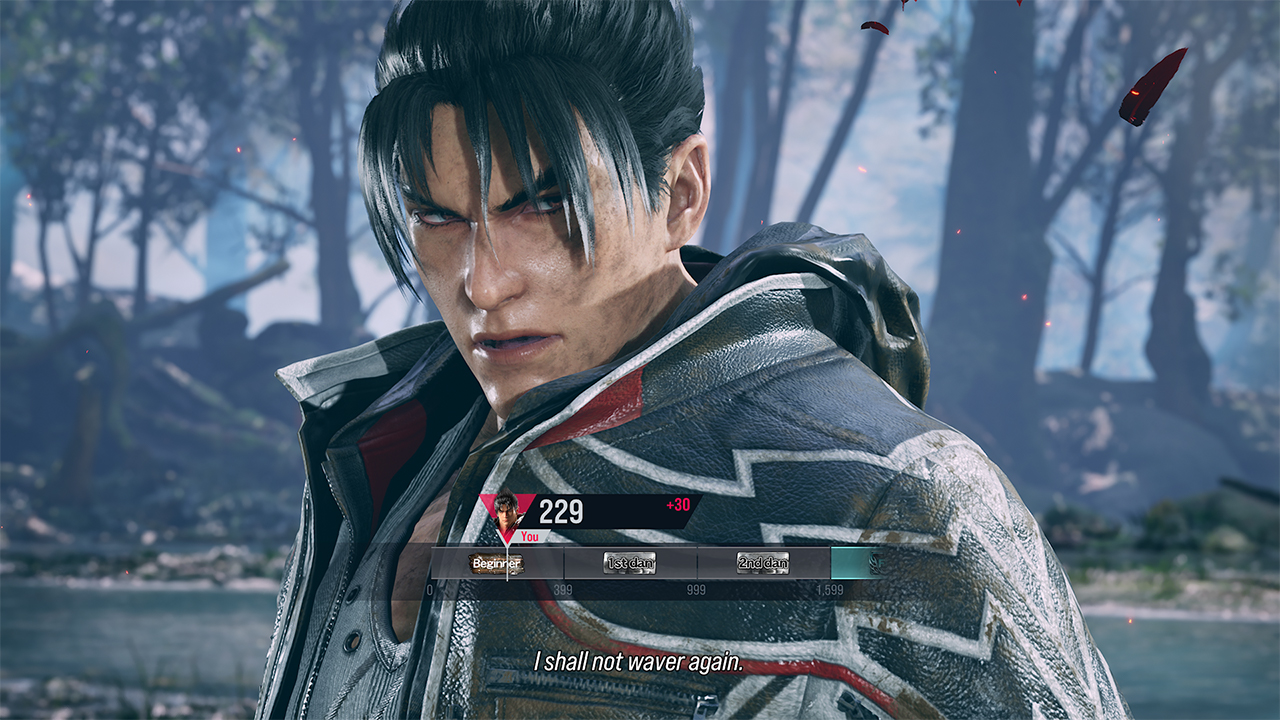Select the 2nd dan rank badge
1280x720 pixels.
(x=763, y=563)
